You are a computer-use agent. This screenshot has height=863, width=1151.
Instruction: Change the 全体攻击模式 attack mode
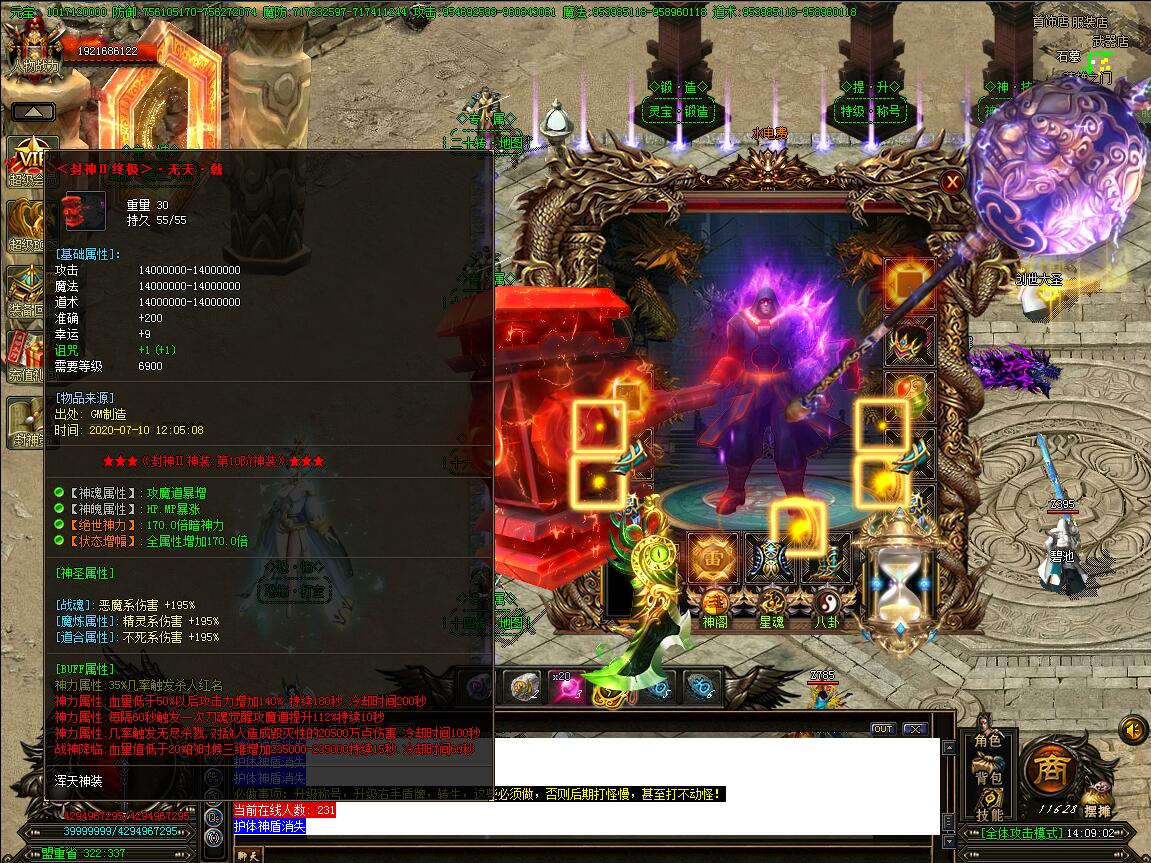click(x=1018, y=833)
